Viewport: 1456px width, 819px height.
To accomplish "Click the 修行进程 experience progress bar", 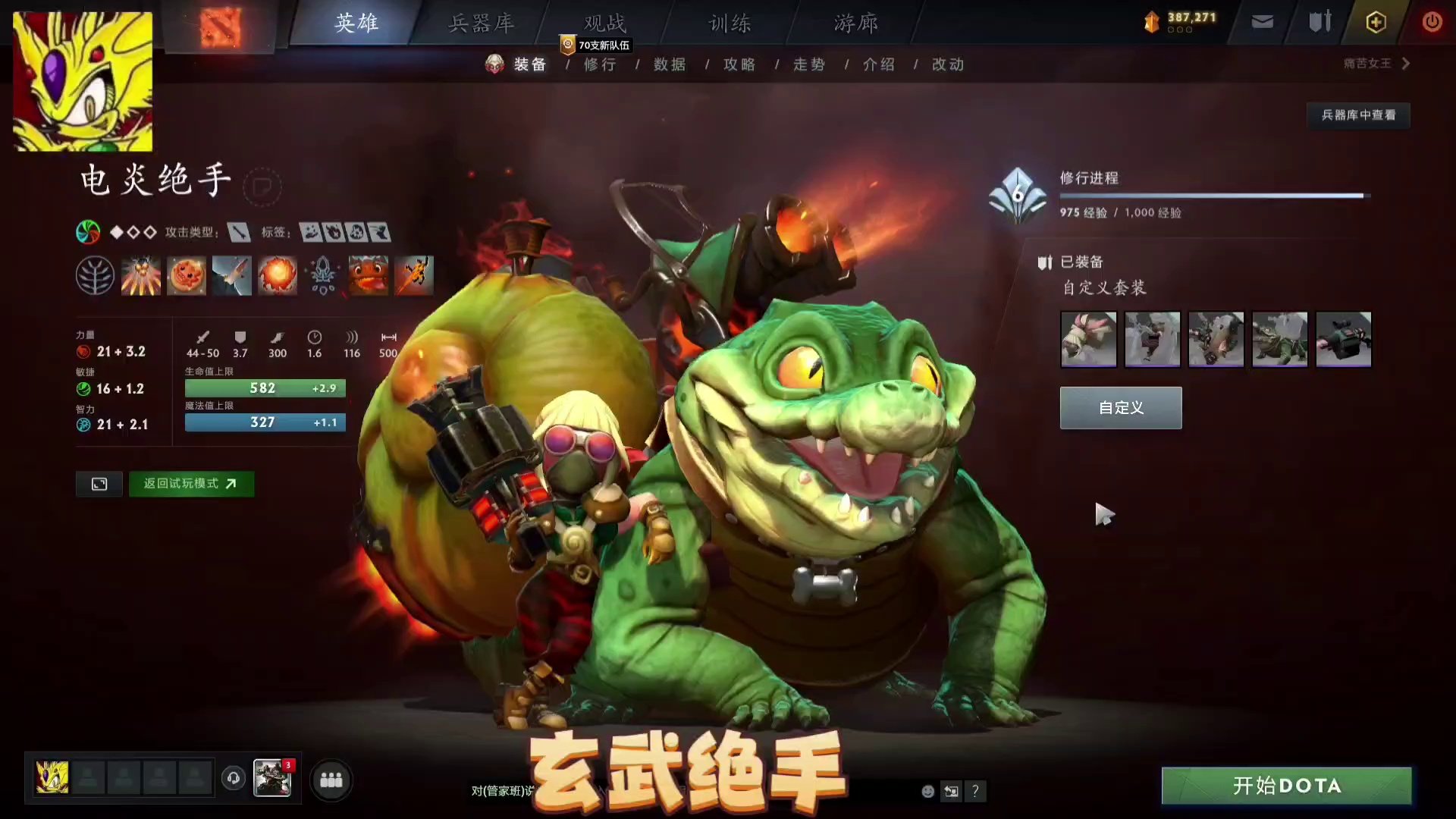I will 1213,196.
